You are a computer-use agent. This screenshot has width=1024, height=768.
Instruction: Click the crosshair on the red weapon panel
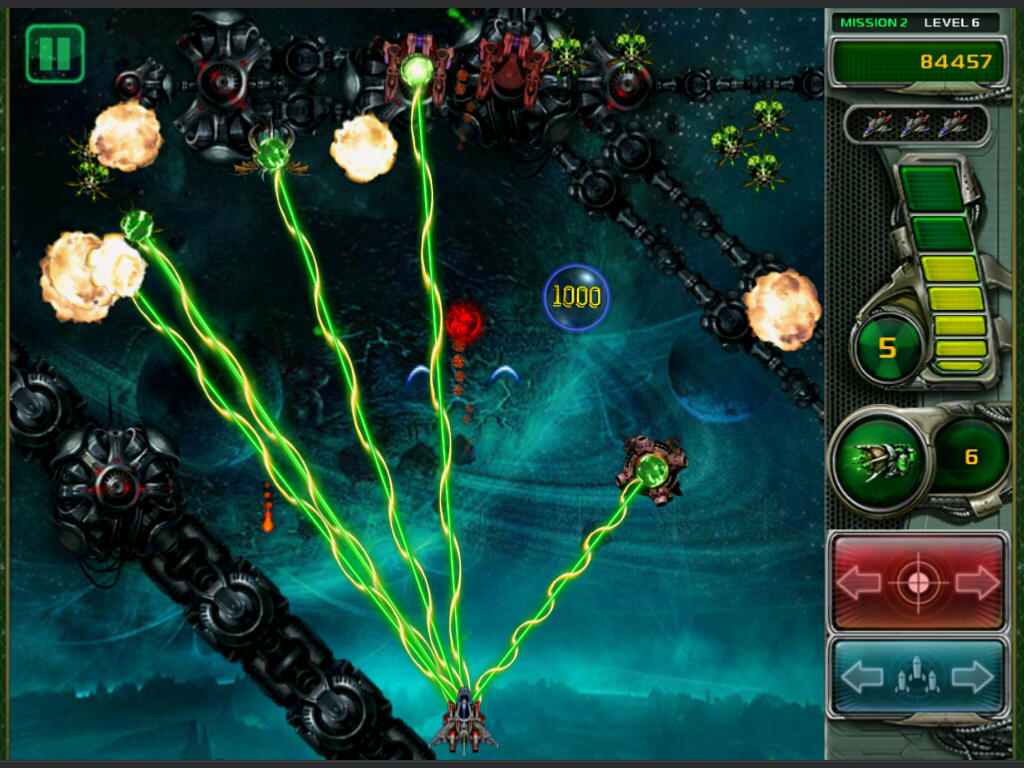[918, 582]
